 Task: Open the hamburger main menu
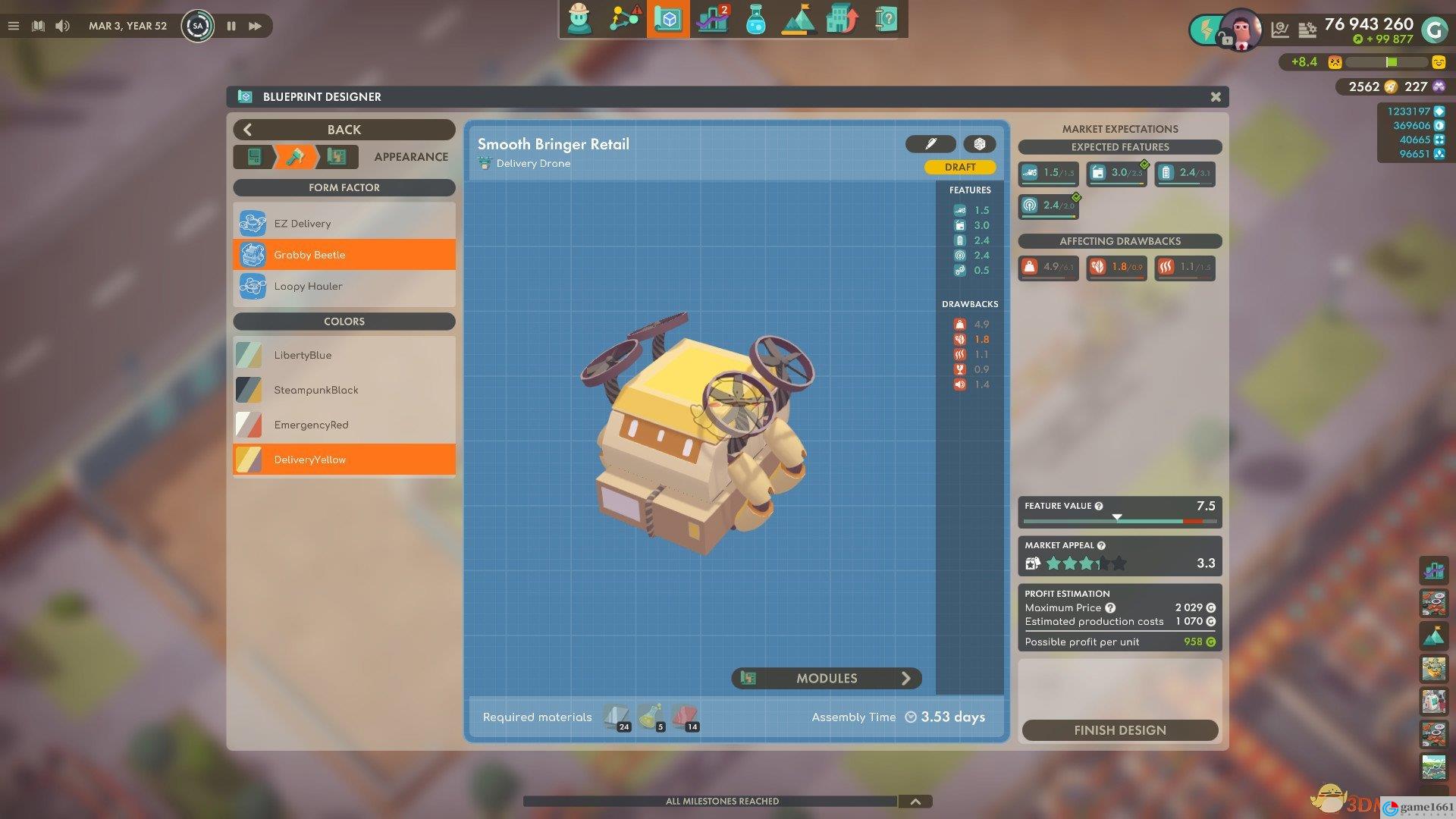tap(13, 26)
